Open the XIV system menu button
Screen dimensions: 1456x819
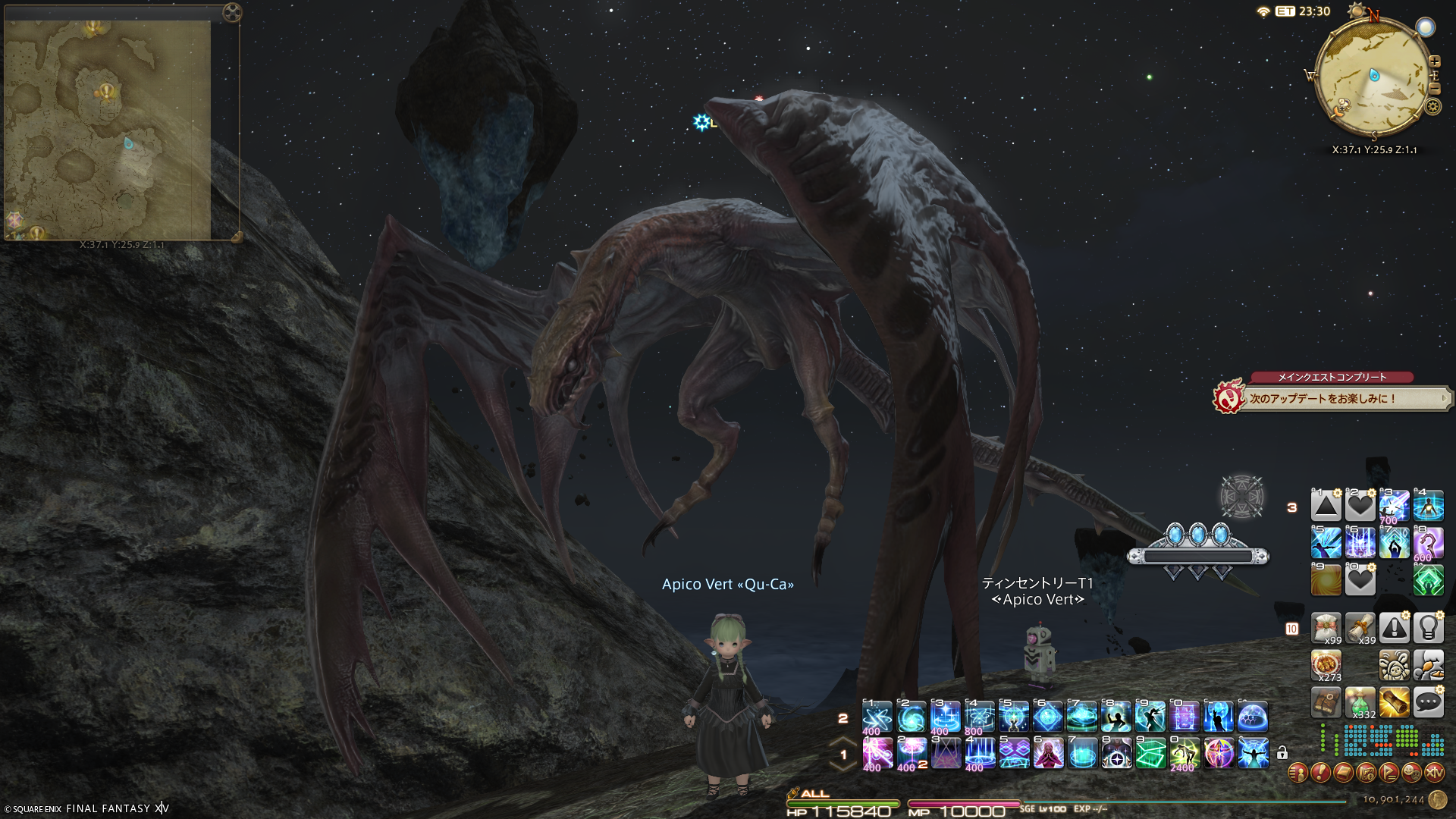[x=1434, y=773]
